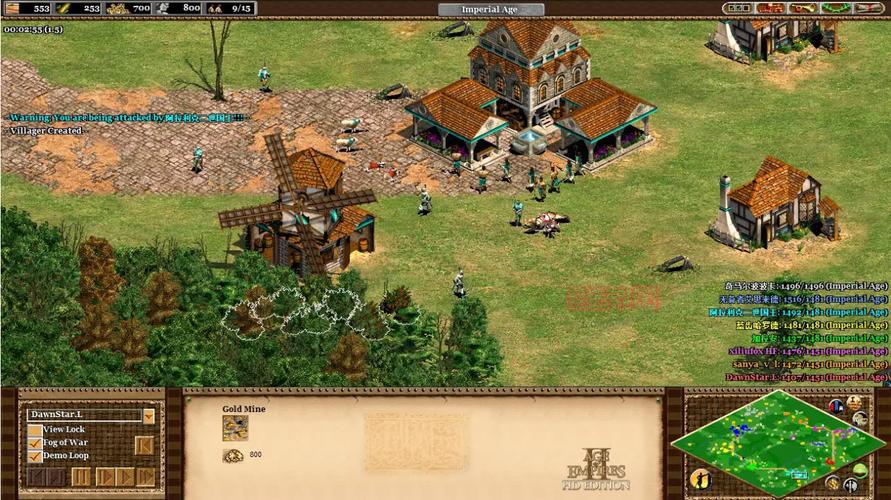Viewport: 891px width, 500px height.
Task: Toggle the score statistics button above minimap
Action: [x=856, y=402]
